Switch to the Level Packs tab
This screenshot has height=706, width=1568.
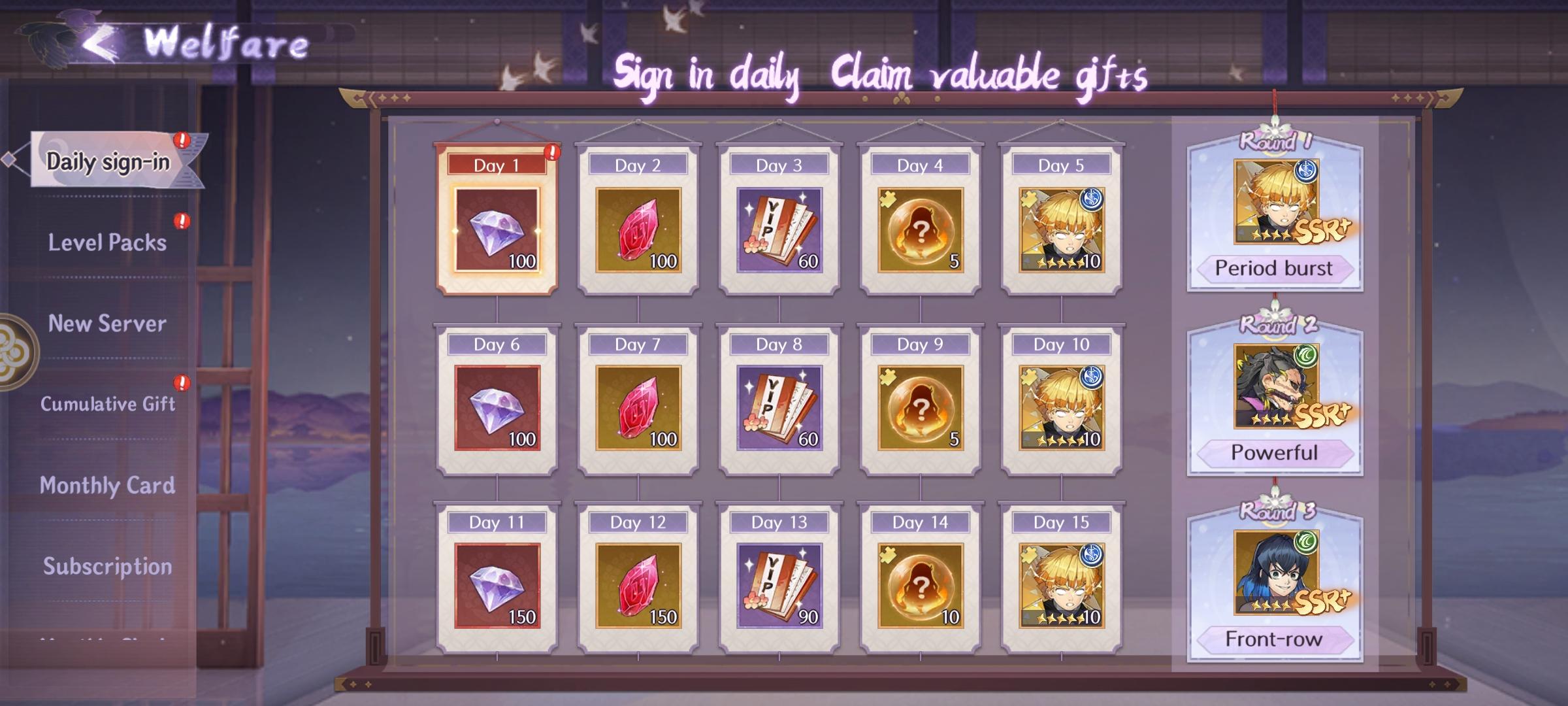pos(108,242)
